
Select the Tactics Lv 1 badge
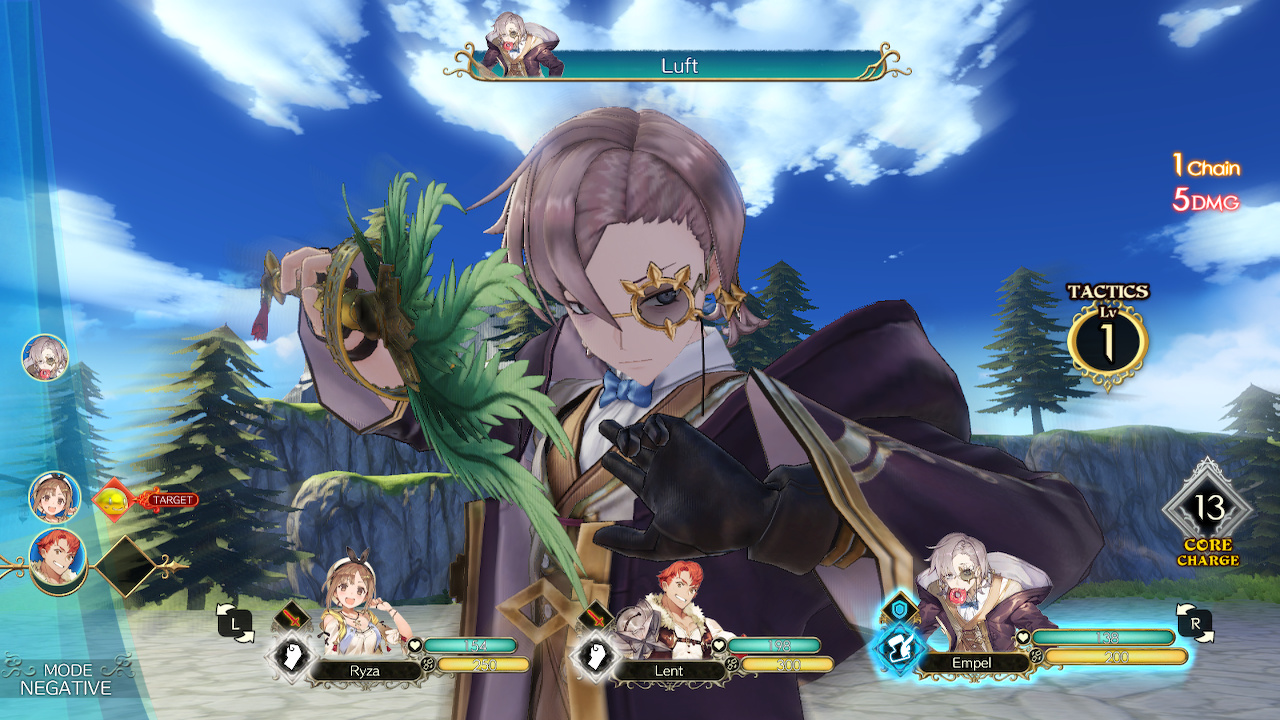click(1106, 338)
